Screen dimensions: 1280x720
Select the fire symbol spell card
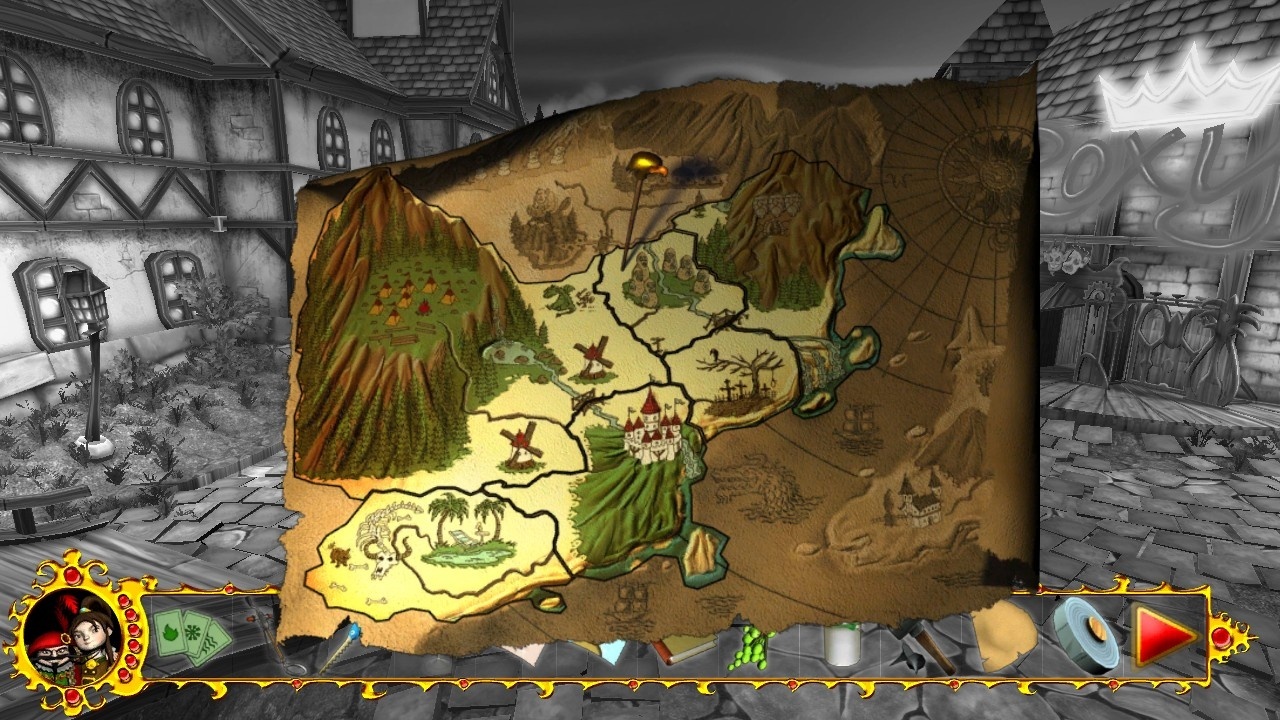172,632
